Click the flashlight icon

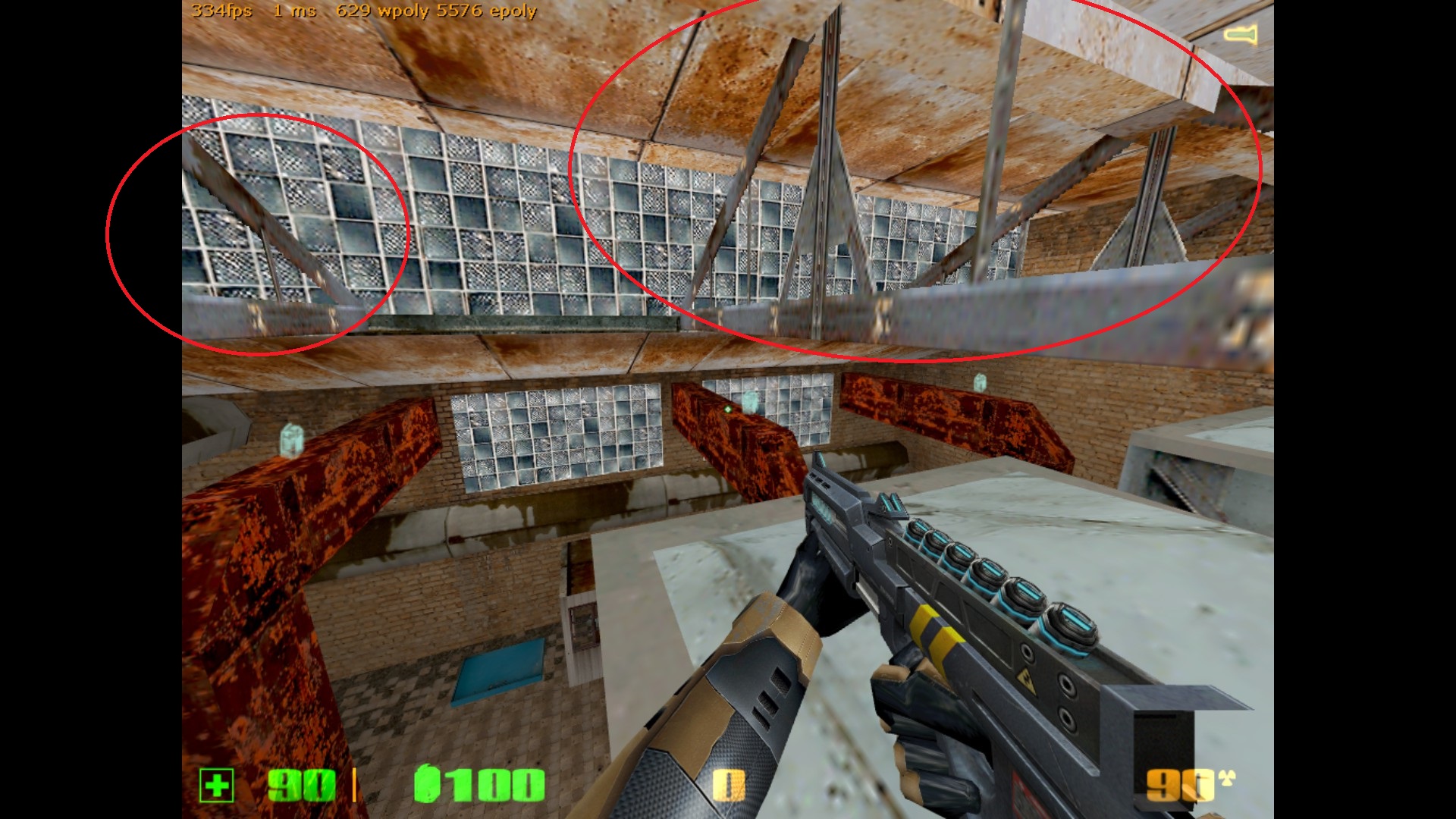pos(1241,34)
